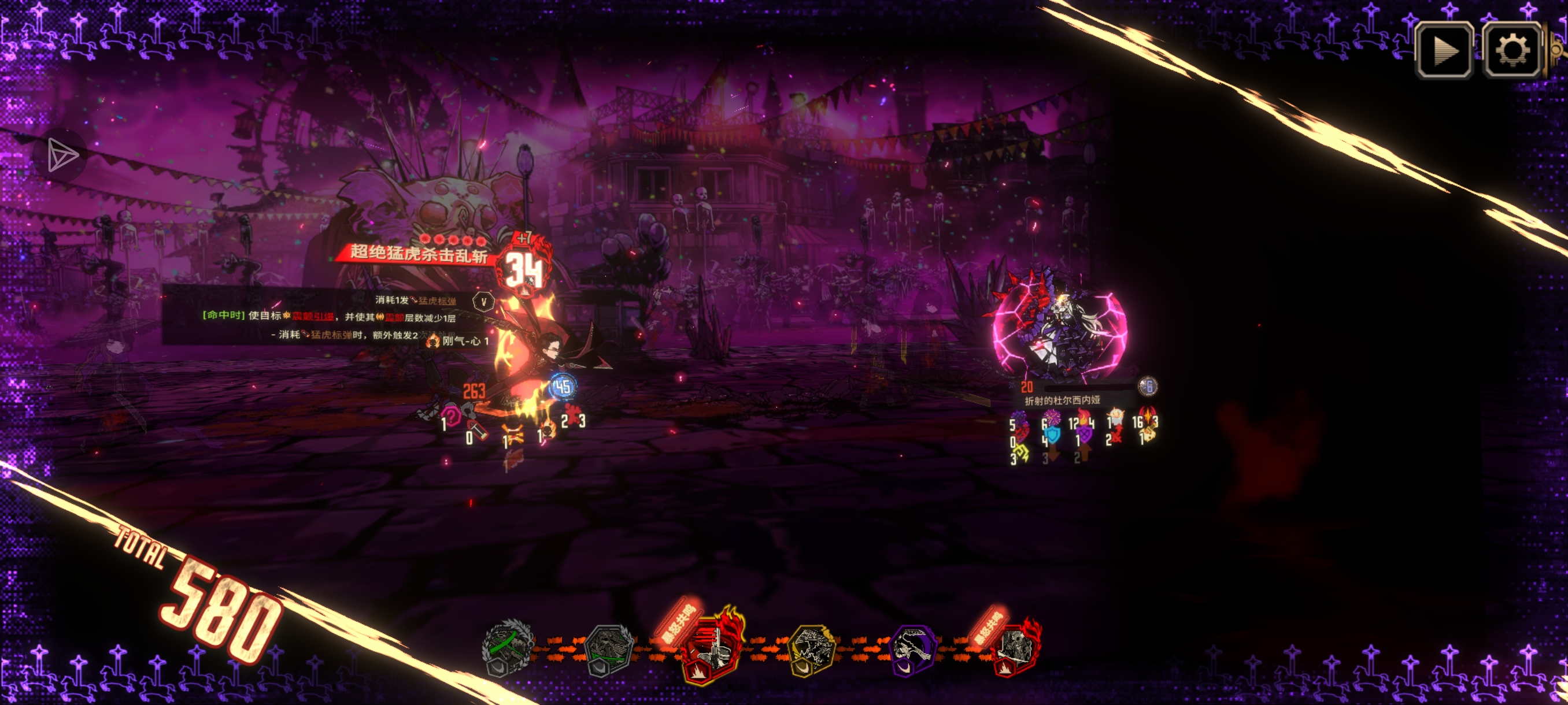Open the gear settings menu
This screenshot has height=705, width=1568.
pyautogui.click(x=1512, y=50)
